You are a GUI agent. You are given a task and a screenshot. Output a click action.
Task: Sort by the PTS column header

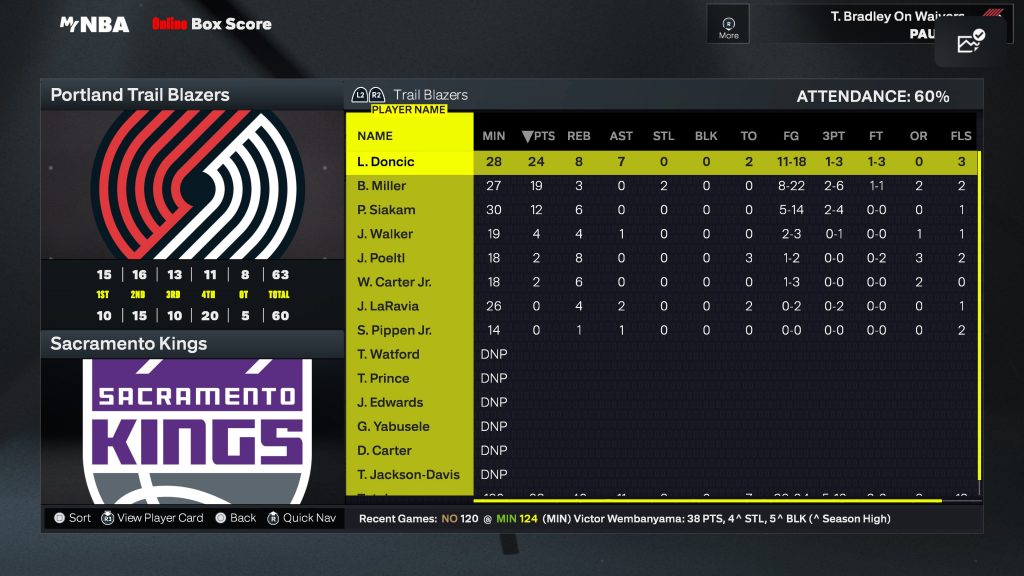tap(538, 136)
